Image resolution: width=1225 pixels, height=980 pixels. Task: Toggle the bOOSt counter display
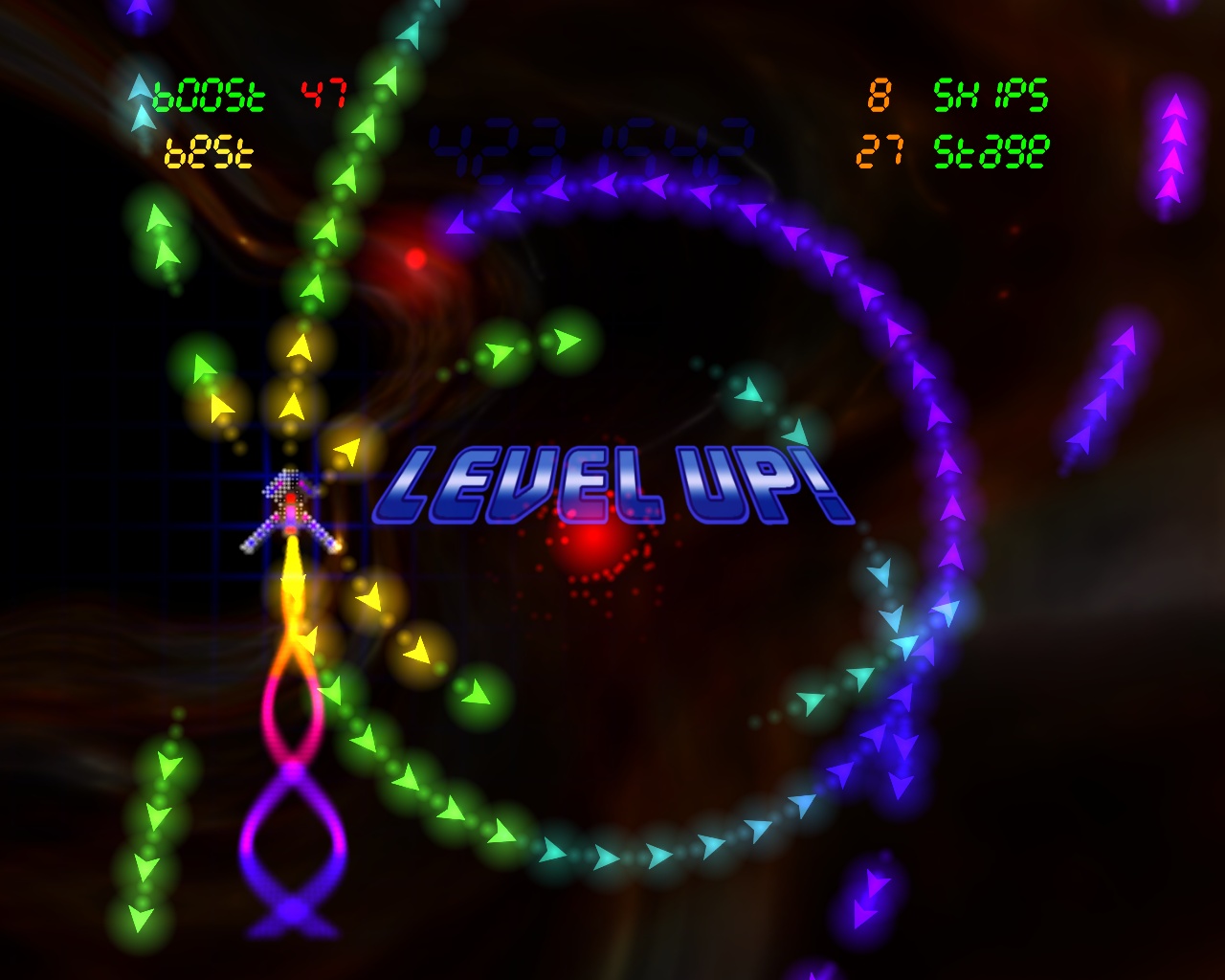[209, 92]
